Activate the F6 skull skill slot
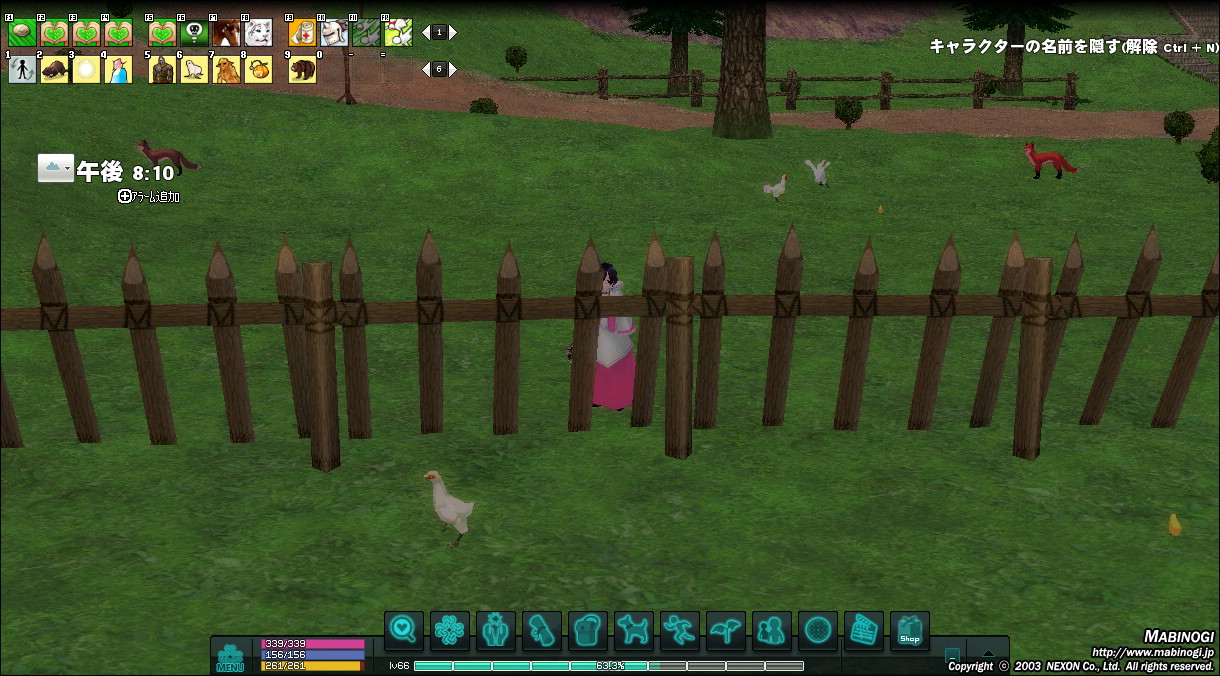 click(194, 33)
